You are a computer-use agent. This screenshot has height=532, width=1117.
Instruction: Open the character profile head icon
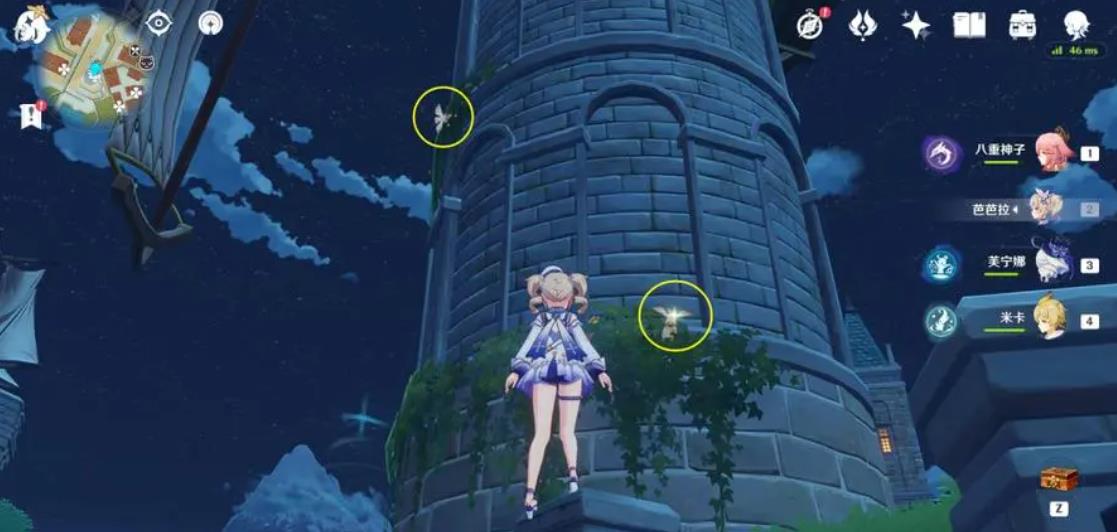(x=1076, y=24)
